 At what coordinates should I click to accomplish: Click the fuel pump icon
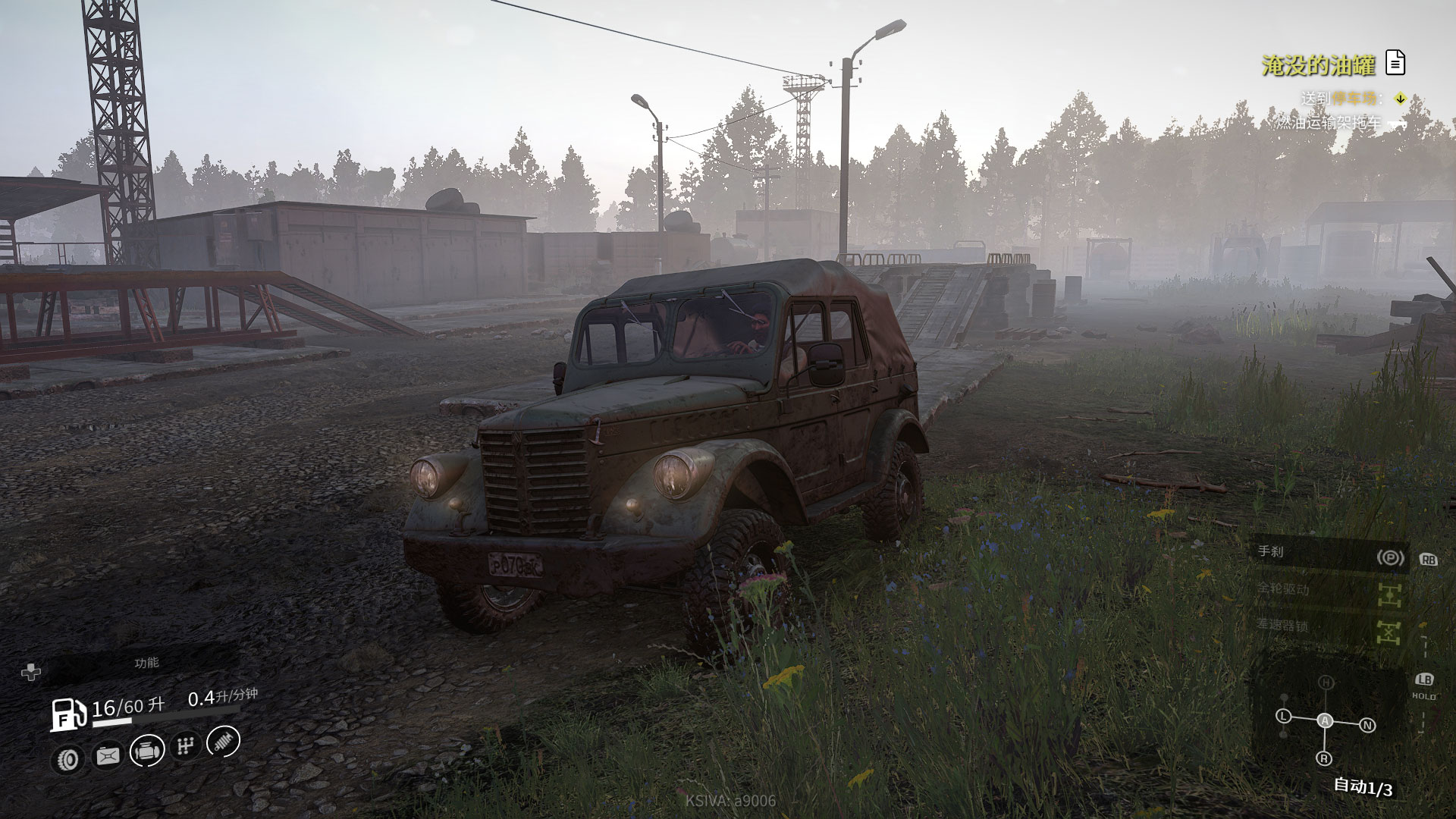click(68, 714)
